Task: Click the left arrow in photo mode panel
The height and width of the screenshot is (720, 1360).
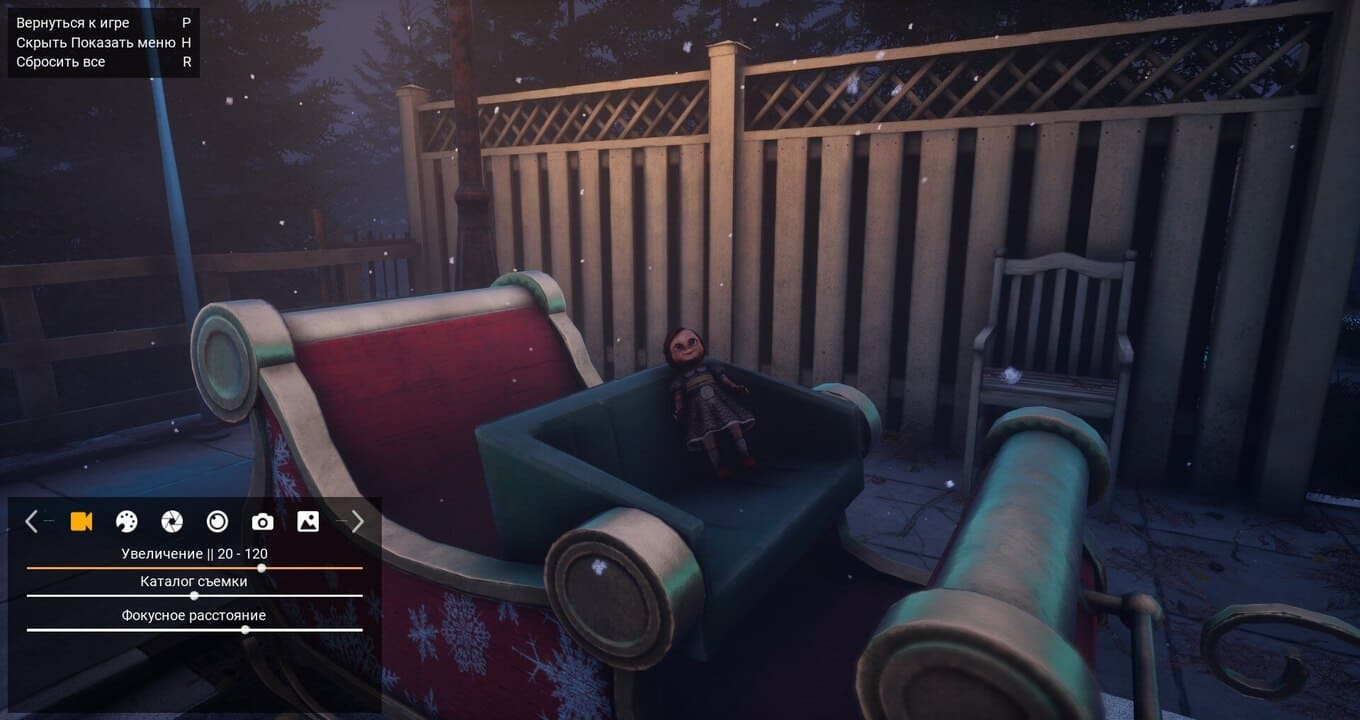Action: (31, 521)
